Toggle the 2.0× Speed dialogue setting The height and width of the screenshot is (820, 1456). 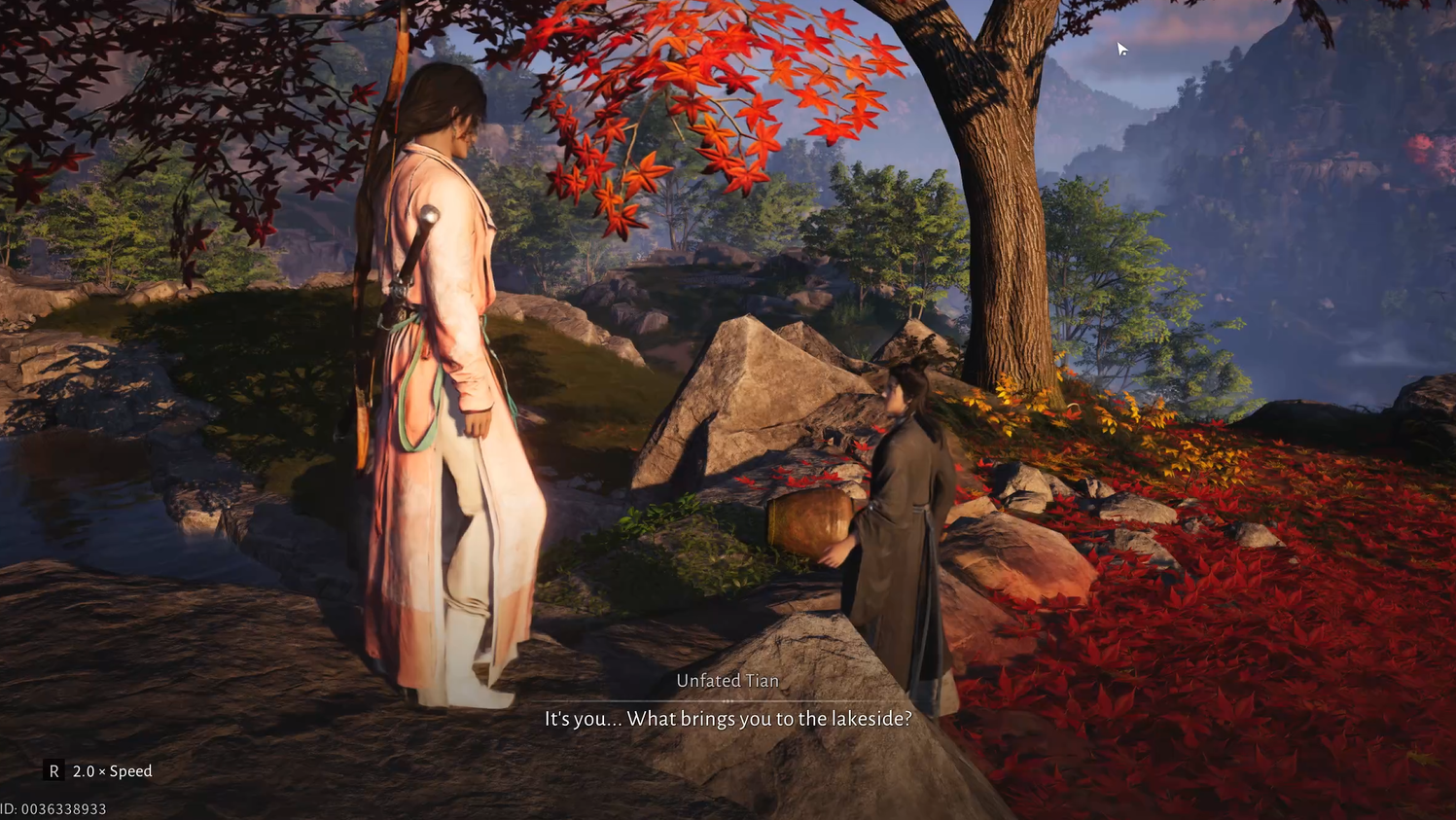pos(99,771)
